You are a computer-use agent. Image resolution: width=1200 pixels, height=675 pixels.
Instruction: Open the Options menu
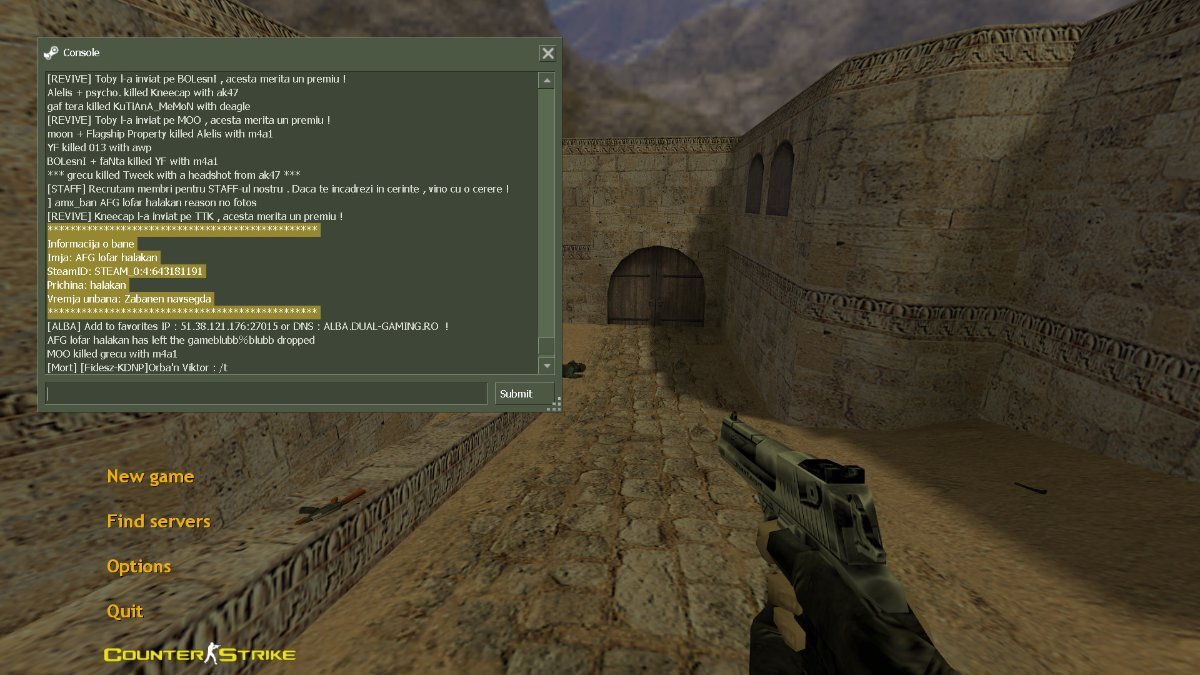pos(139,566)
